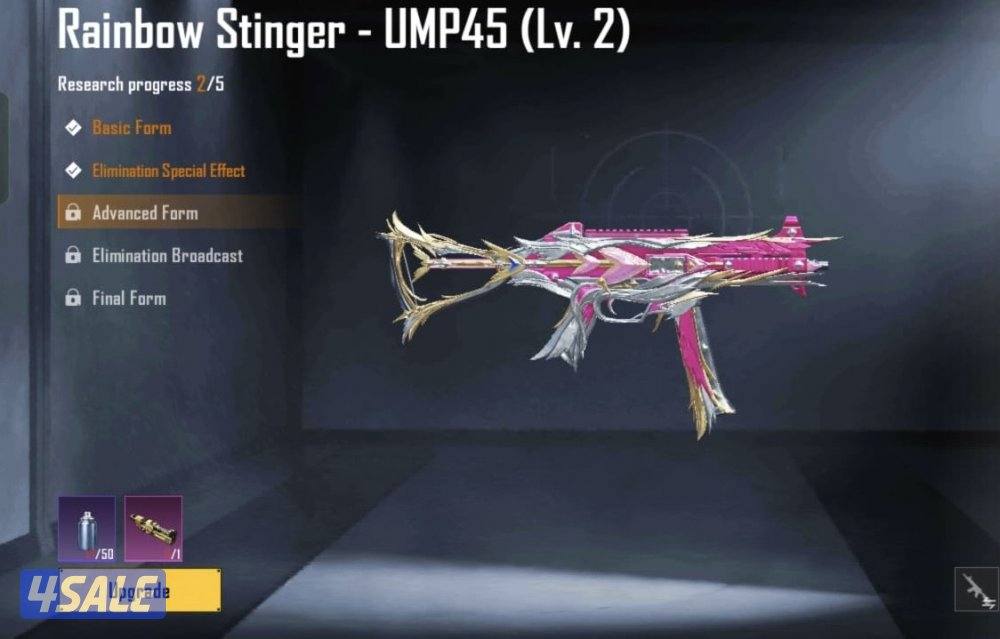1000x639 pixels.
Task: Open the weapon icon in bottom corner
Action: click(975, 590)
